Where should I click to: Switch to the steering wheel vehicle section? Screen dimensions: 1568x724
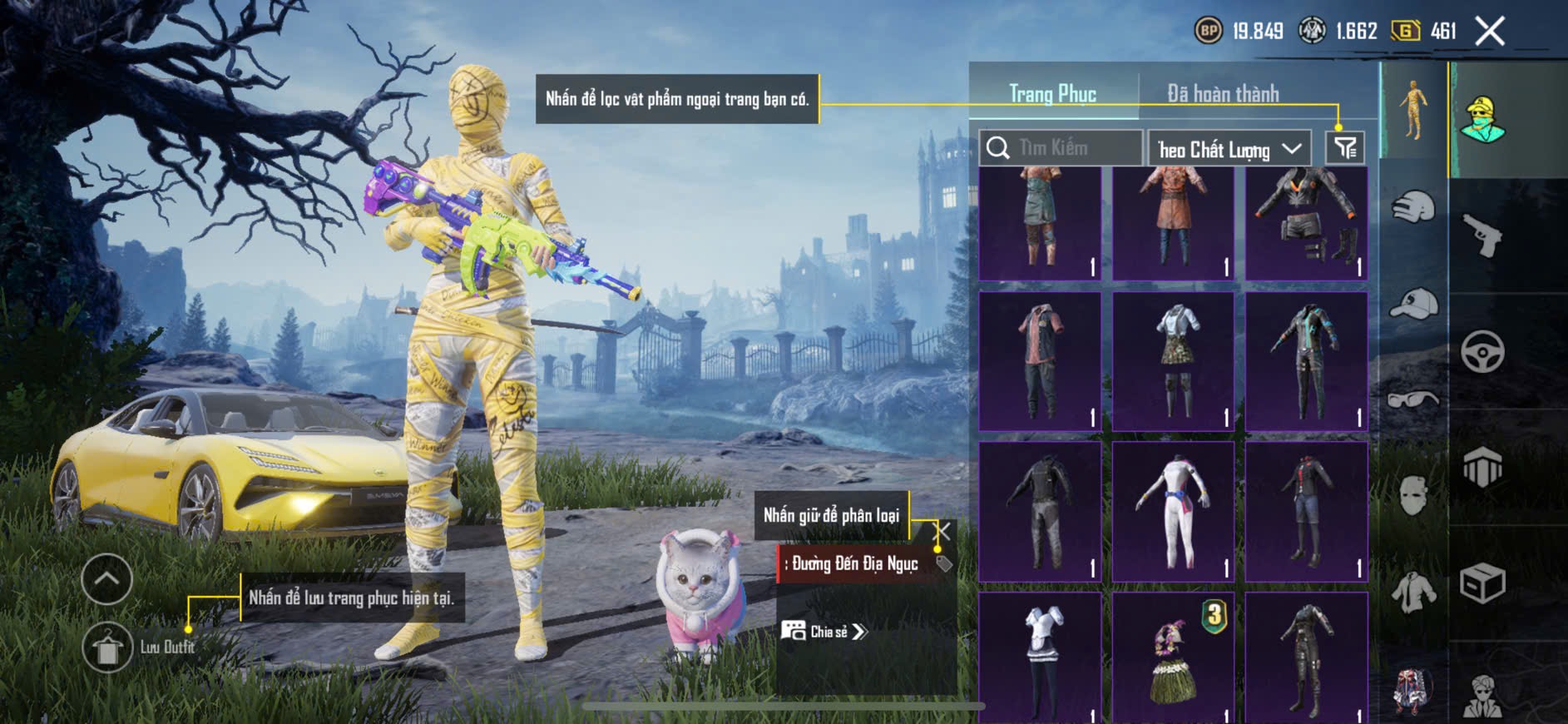point(1482,351)
